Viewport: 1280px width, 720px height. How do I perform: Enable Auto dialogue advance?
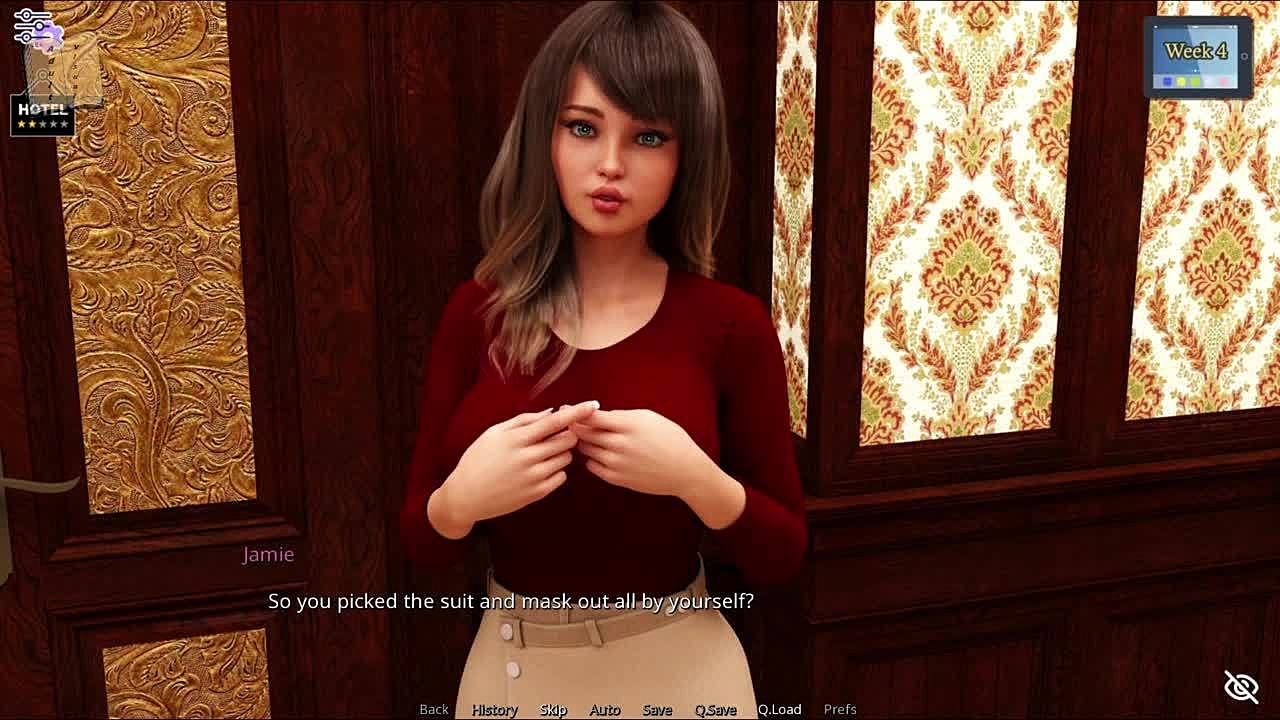click(605, 709)
